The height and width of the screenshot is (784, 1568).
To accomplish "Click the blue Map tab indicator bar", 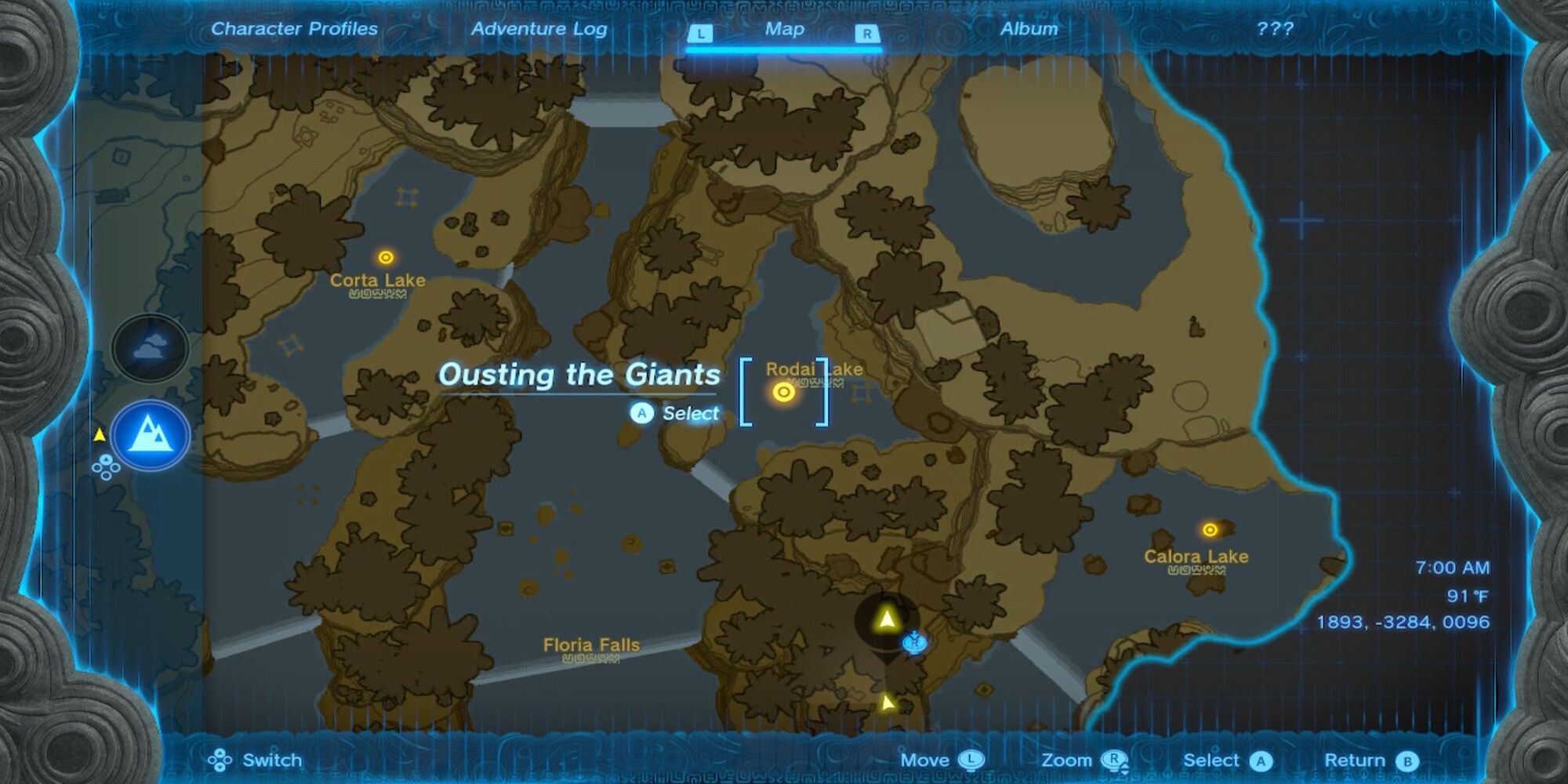I will (x=783, y=49).
